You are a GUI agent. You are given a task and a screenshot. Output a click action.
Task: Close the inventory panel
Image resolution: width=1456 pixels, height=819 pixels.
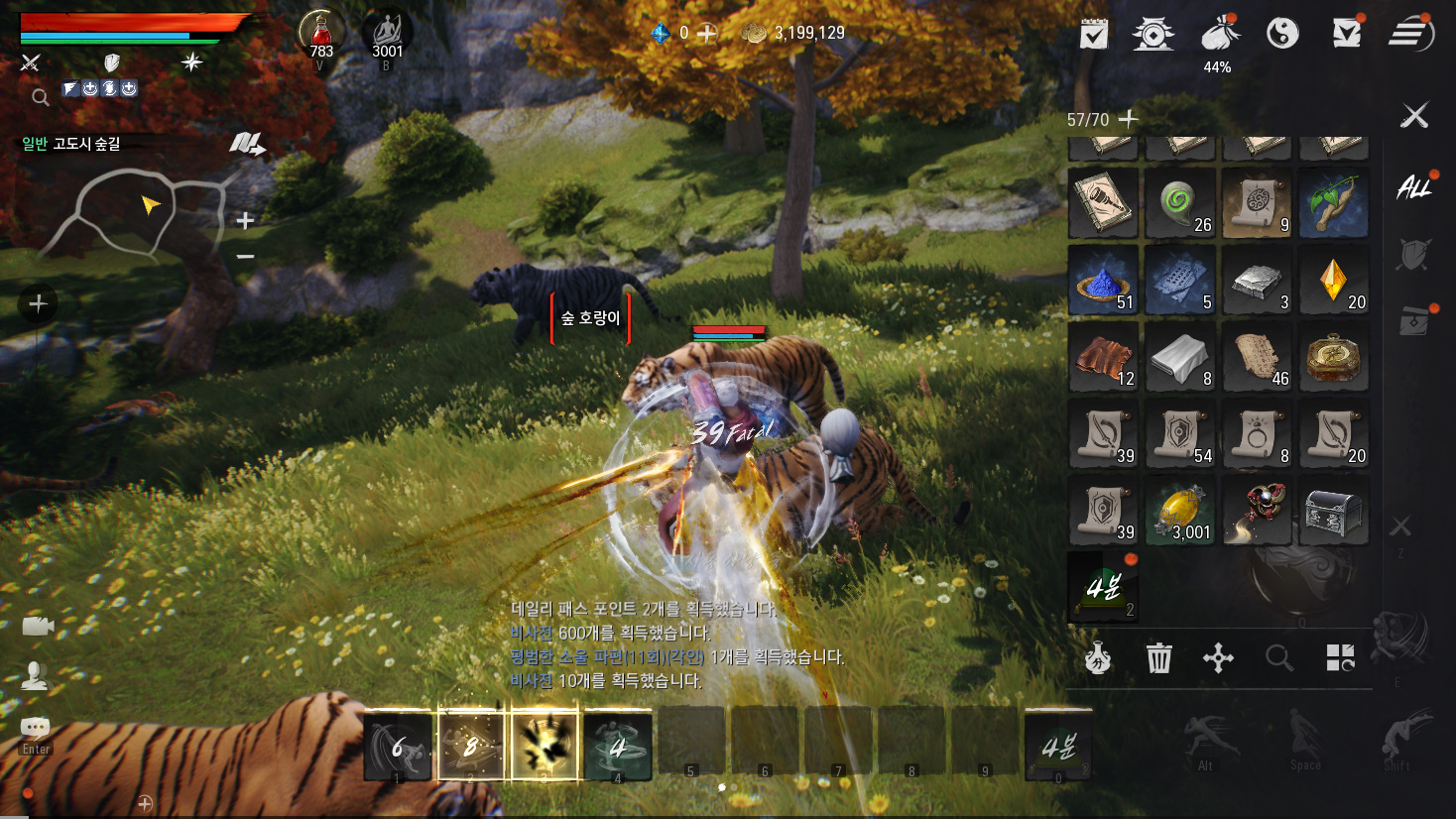tap(1414, 116)
